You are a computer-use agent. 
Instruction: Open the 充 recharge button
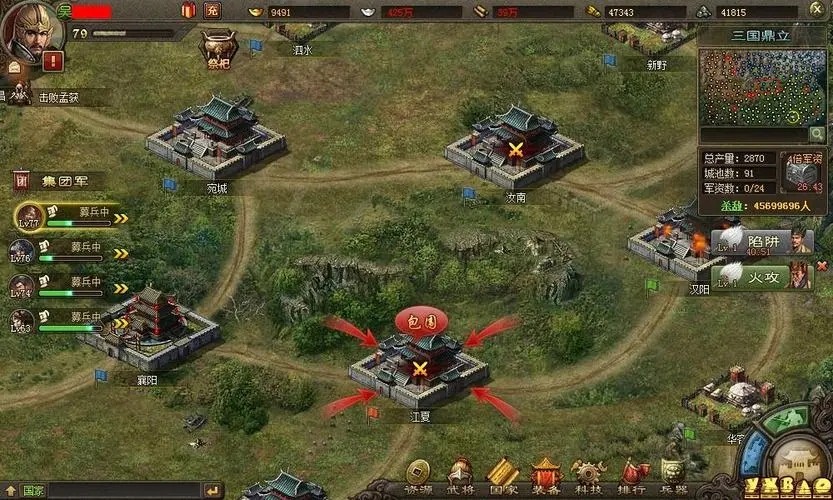tap(212, 10)
